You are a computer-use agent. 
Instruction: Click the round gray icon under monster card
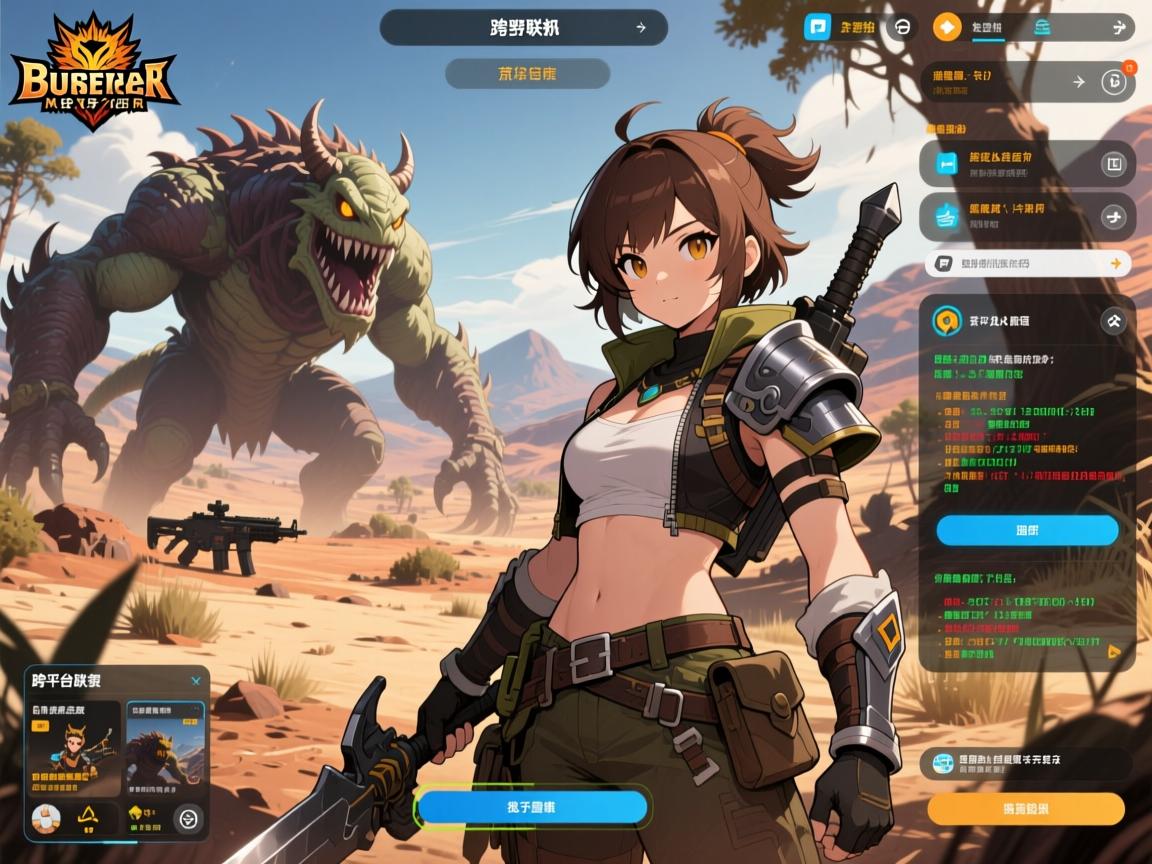[187, 819]
